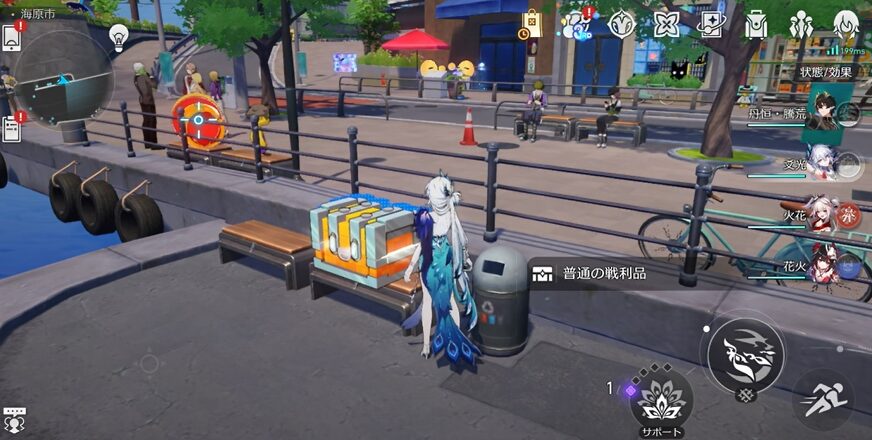Open the star card warp icon

[x=711, y=24]
